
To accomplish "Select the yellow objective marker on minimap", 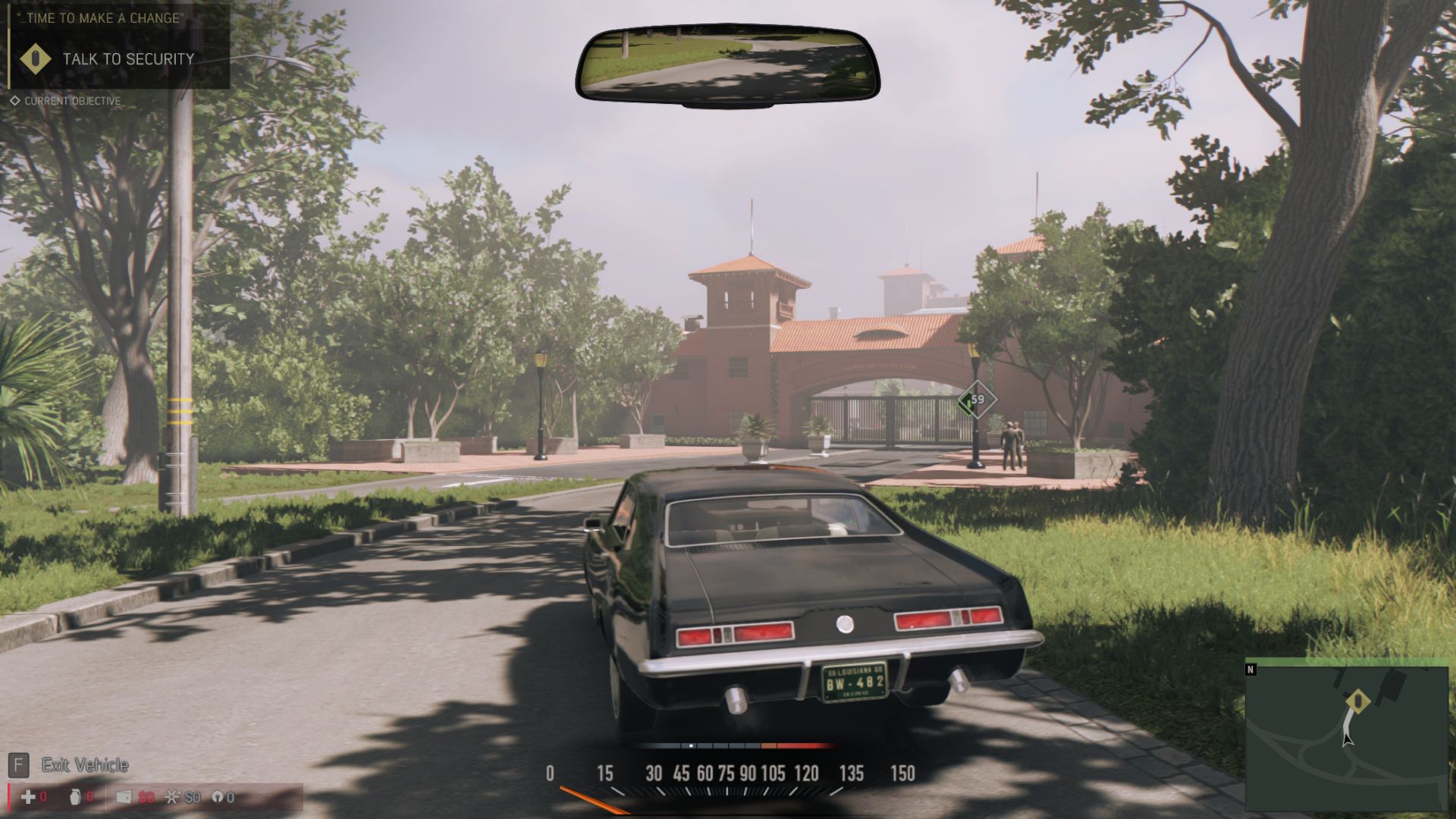I will point(1358,701).
